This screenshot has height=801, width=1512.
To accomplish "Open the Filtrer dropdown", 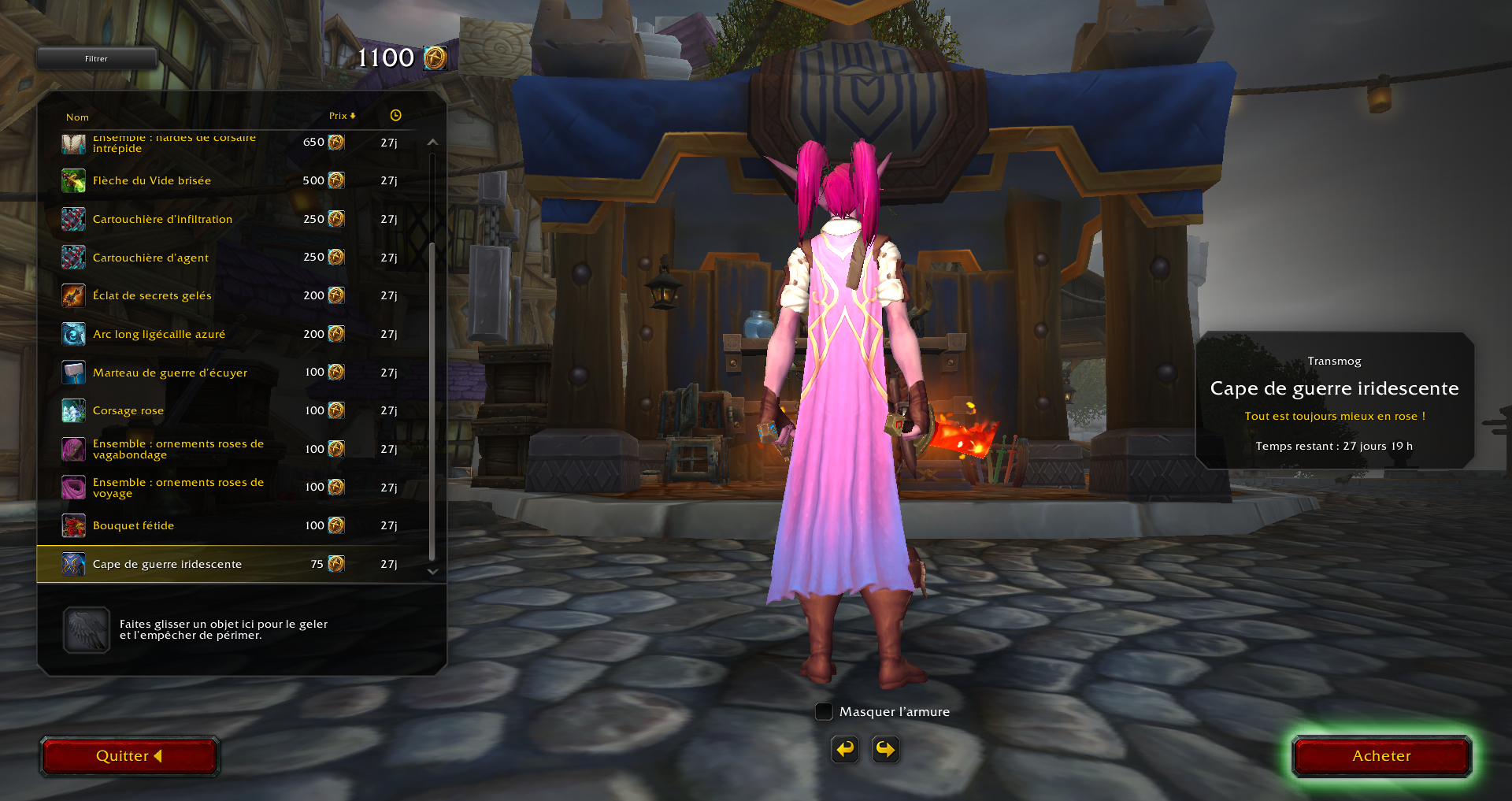I will pos(96,58).
